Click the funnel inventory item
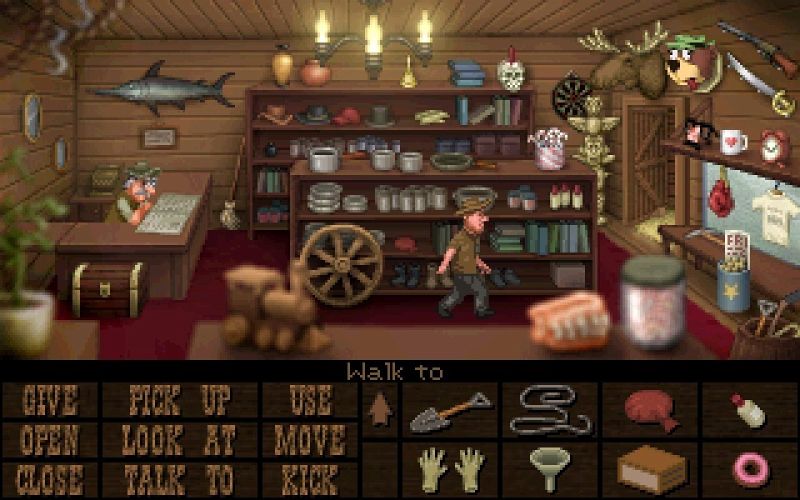The height and width of the screenshot is (500, 800). click(549, 468)
